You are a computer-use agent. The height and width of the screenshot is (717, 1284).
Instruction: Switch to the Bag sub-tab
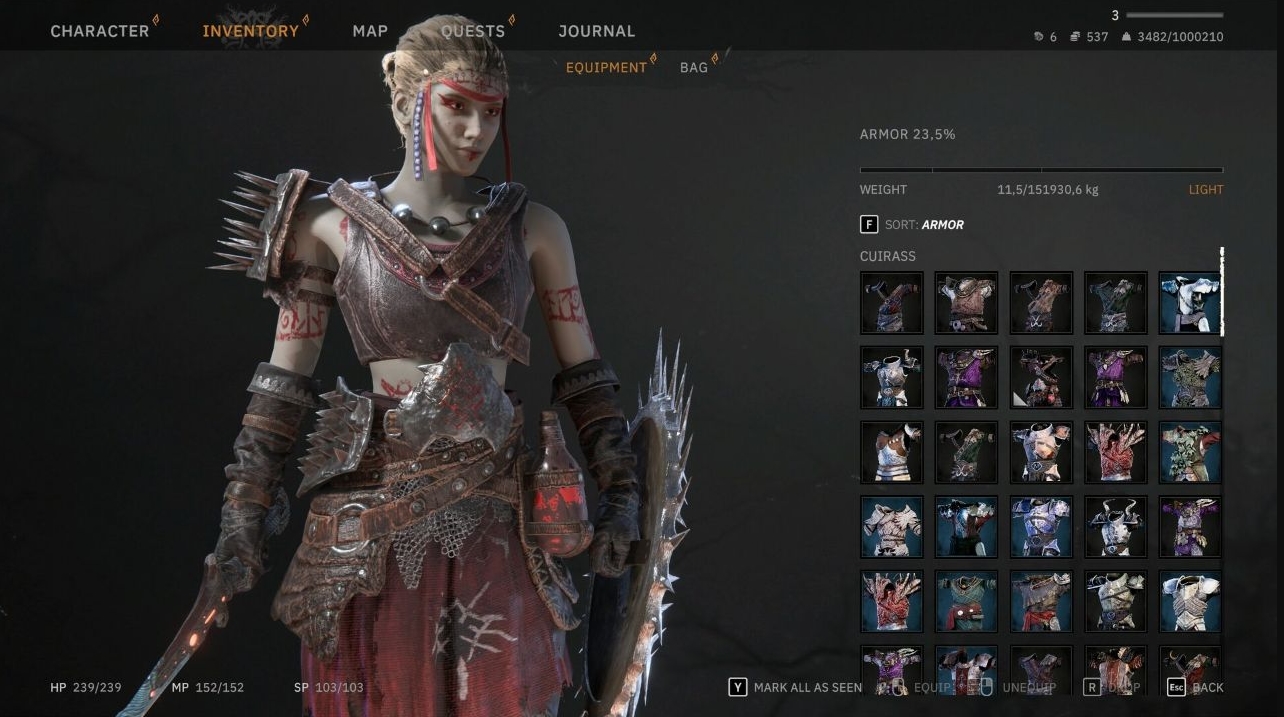pyautogui.click(x=693, y=68)
